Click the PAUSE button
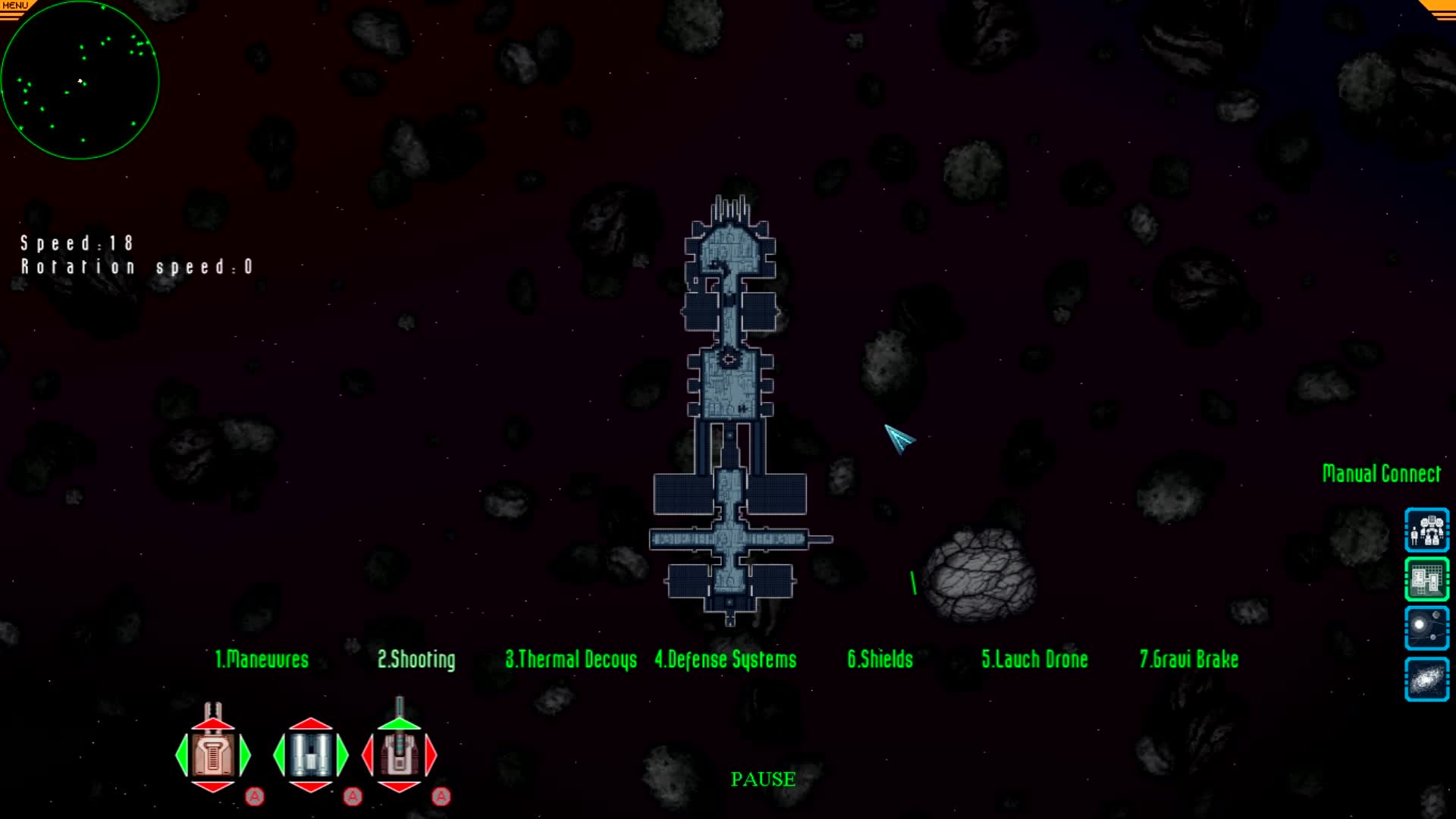The height and width of the screenshot is (819, 1456). 762,780
